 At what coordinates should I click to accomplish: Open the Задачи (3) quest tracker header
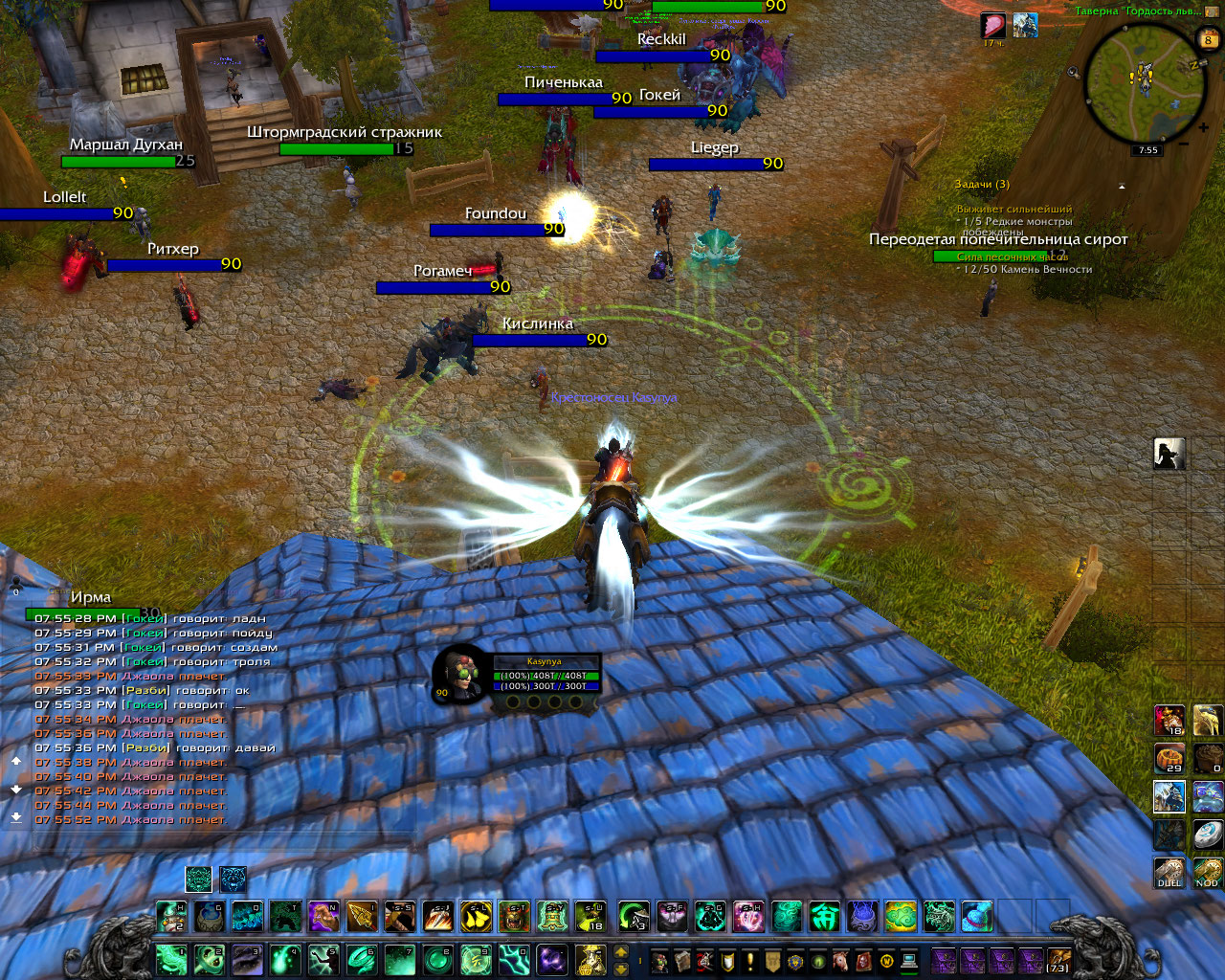(982, 184)
